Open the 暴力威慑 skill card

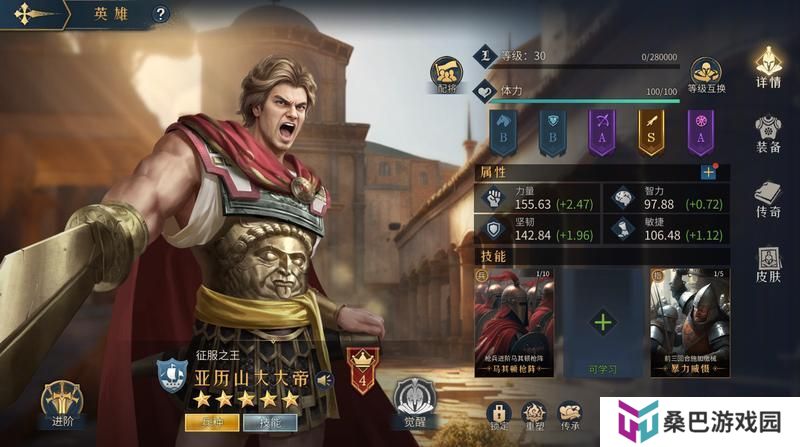[x=689, y=321]
